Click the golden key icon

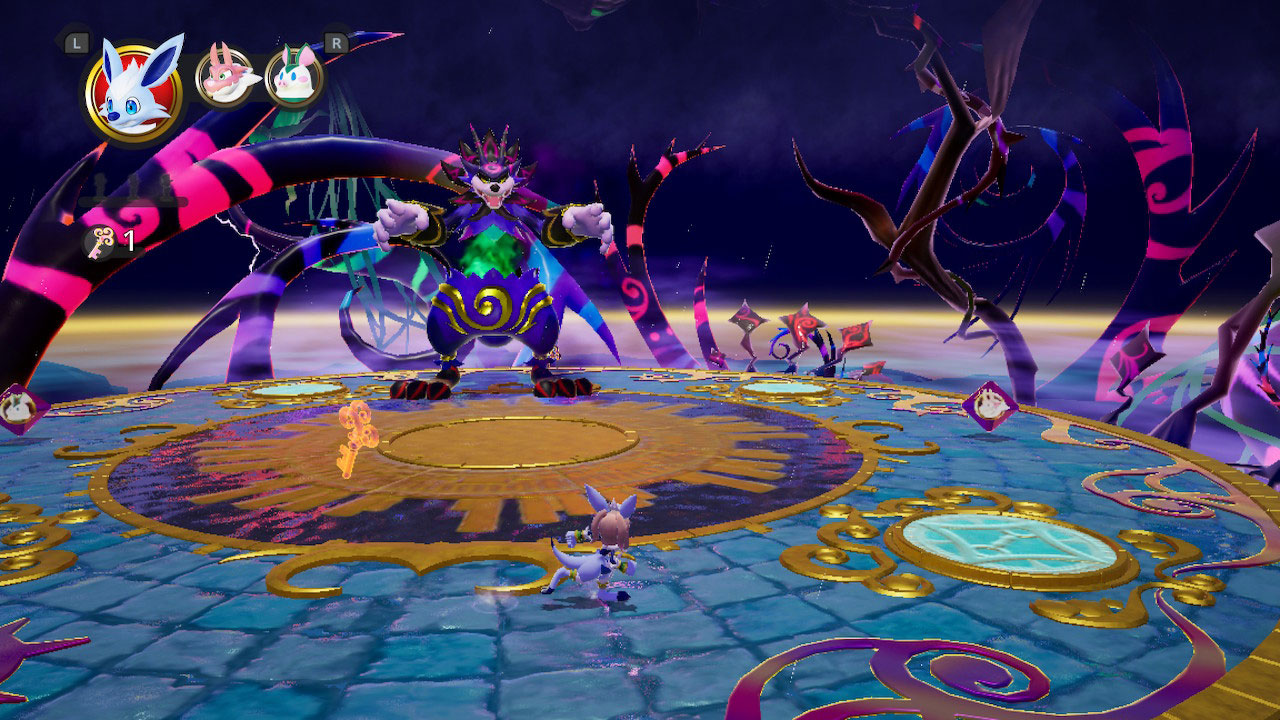99,242
